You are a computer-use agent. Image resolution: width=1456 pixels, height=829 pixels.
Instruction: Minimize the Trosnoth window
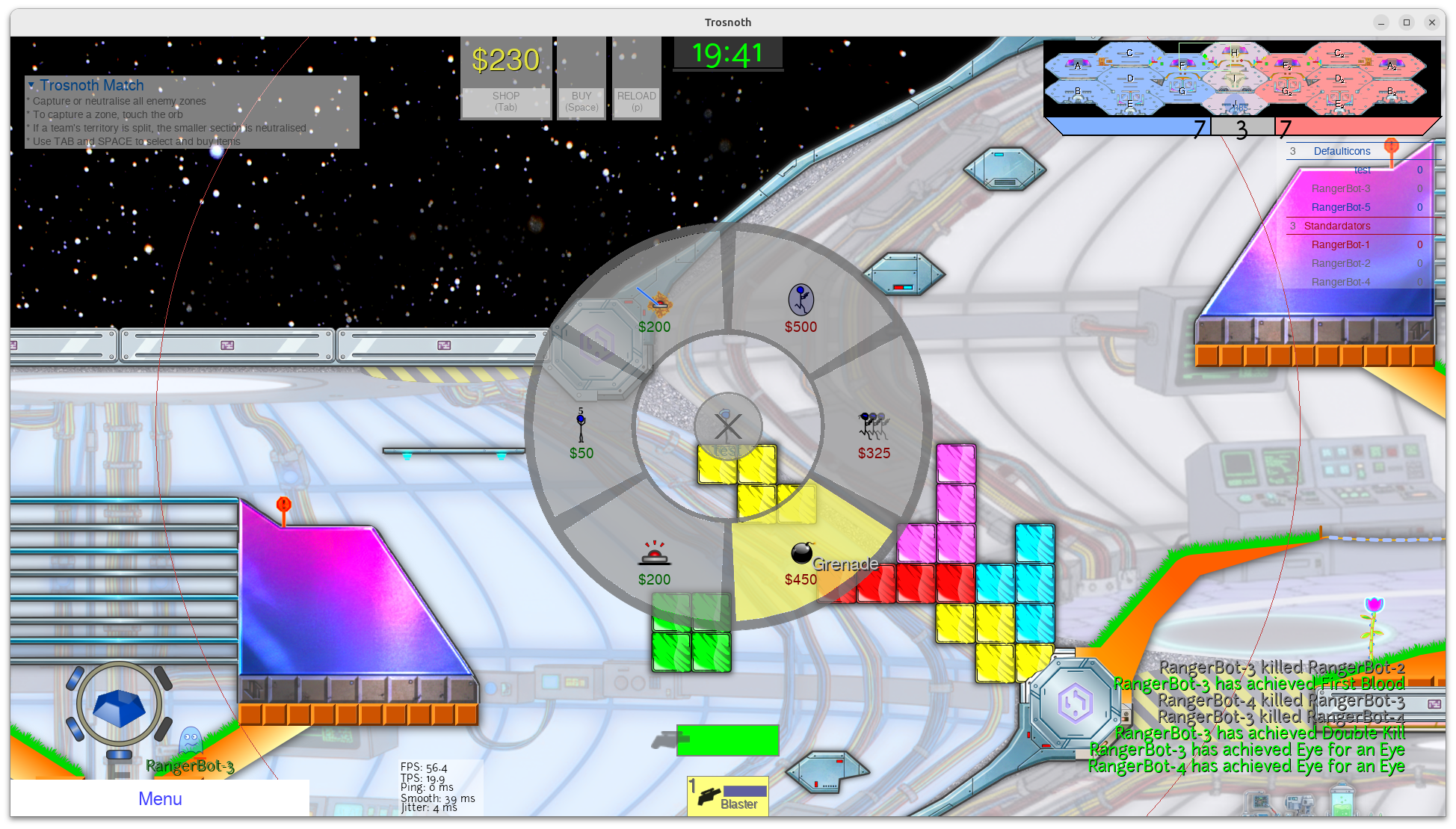1381,22
